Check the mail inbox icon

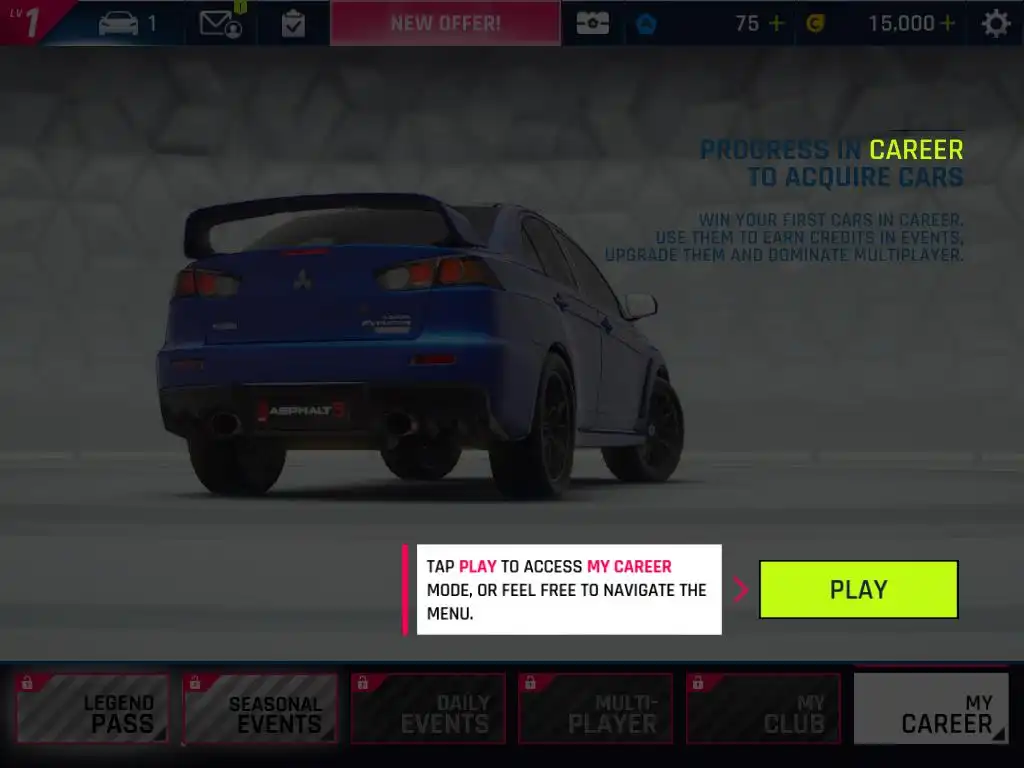coord(220,23)
